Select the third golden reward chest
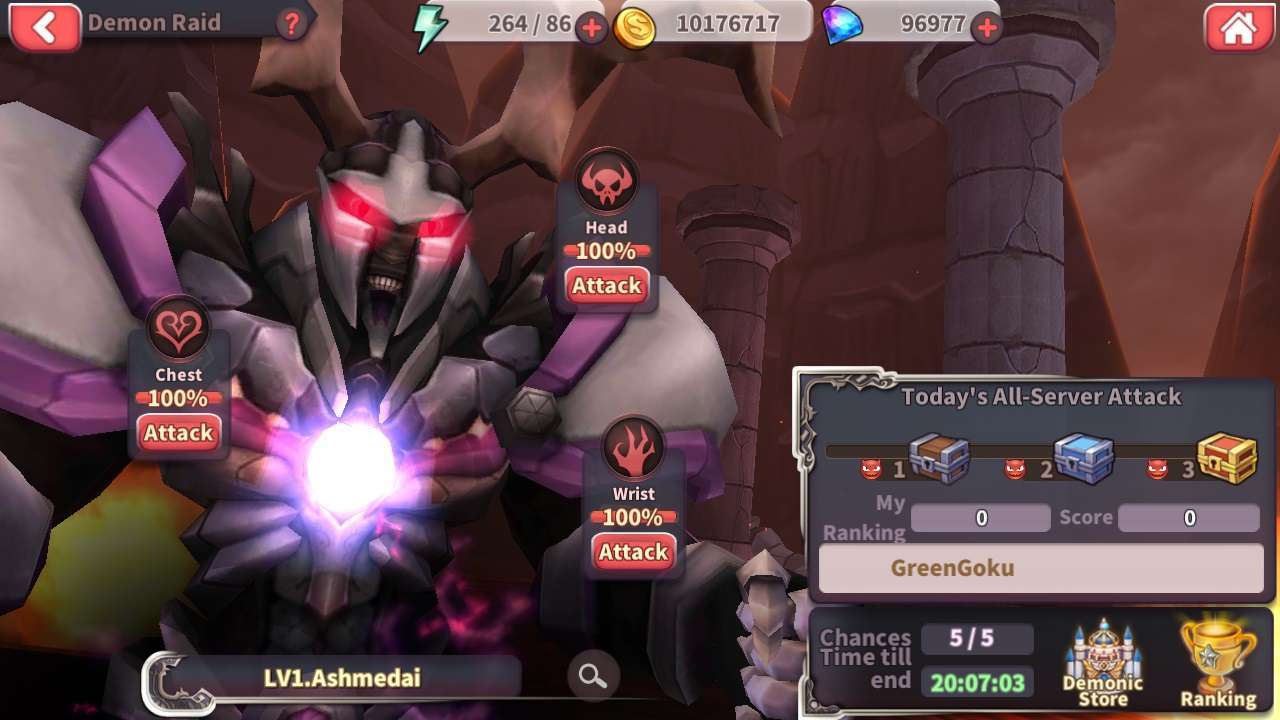Screen dimensions: 1280x720 click(x=1227, y=459)
